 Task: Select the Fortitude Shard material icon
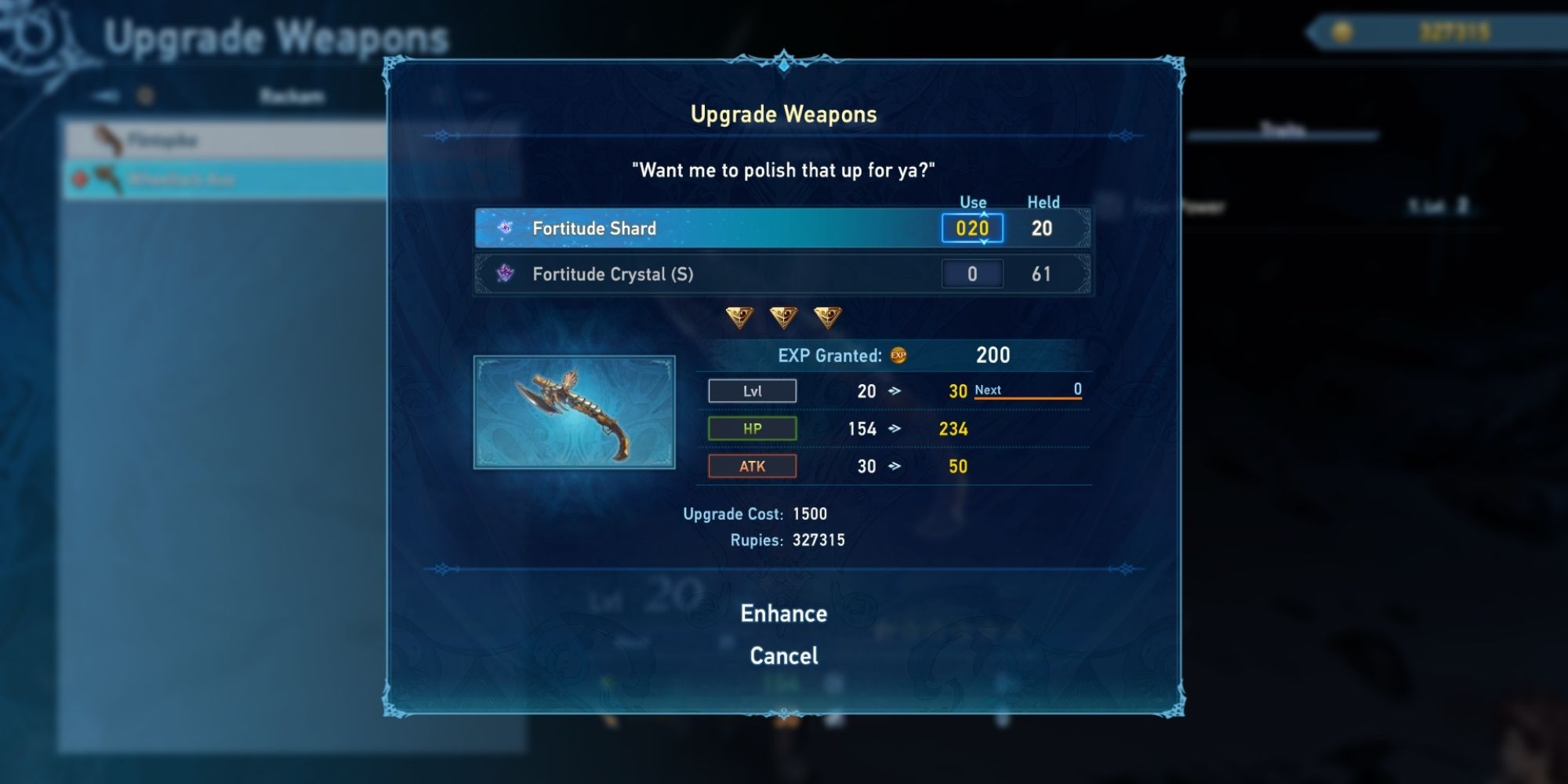(x=506, y=228)
